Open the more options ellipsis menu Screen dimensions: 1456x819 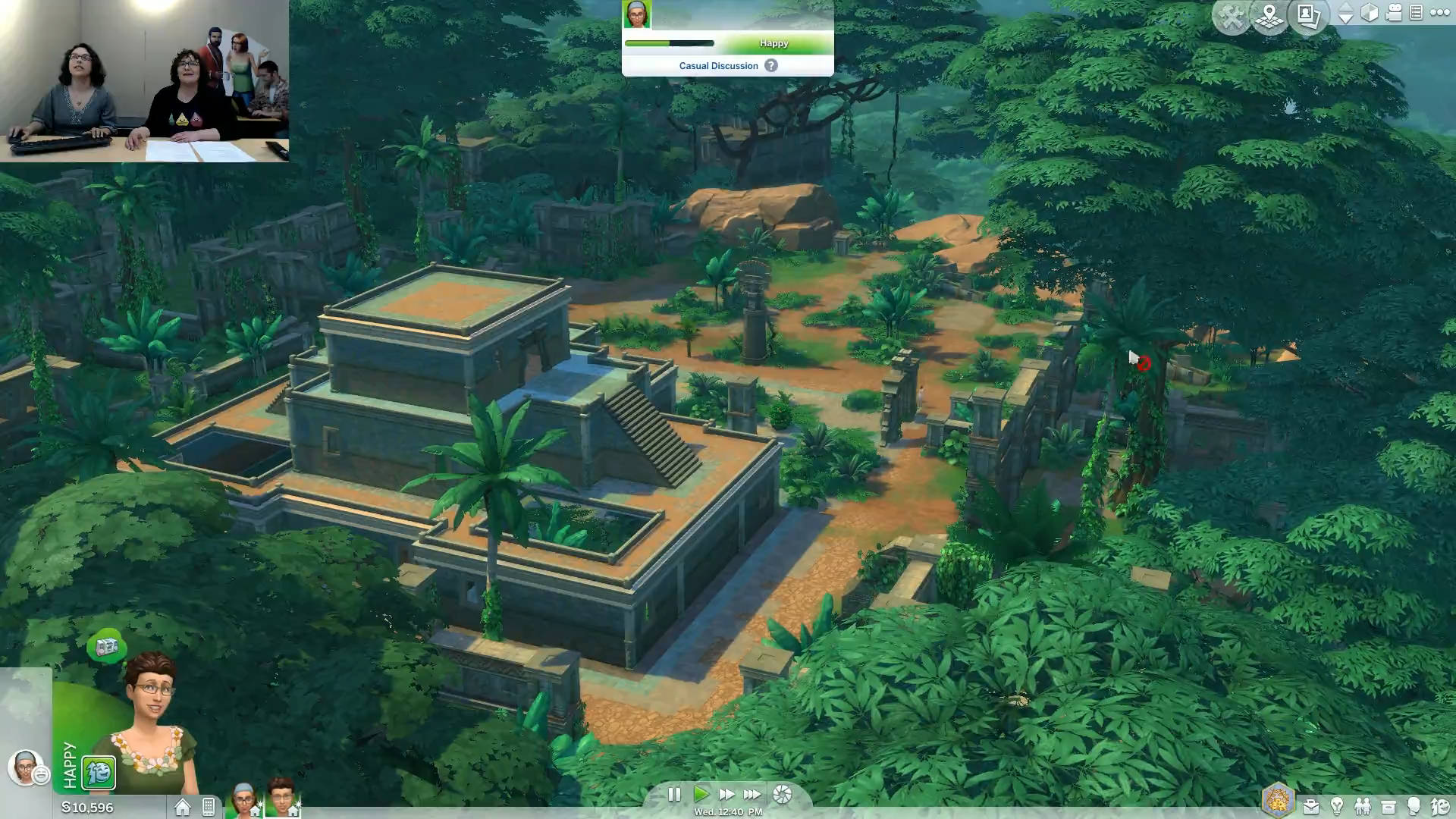(x=1439, y=13)
